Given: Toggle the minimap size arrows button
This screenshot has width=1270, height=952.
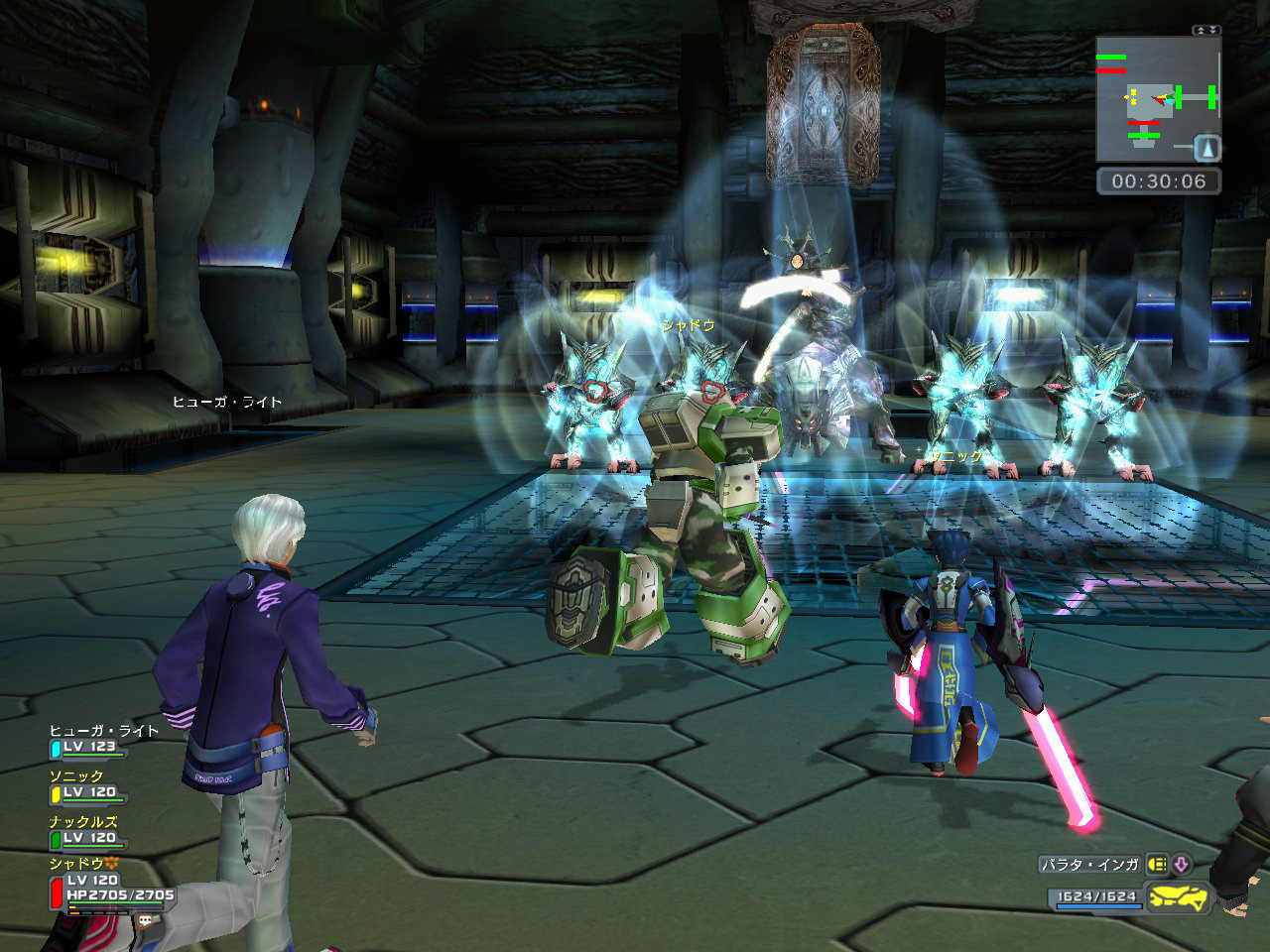Looking at the screenshot, I should click(1206, 31).
